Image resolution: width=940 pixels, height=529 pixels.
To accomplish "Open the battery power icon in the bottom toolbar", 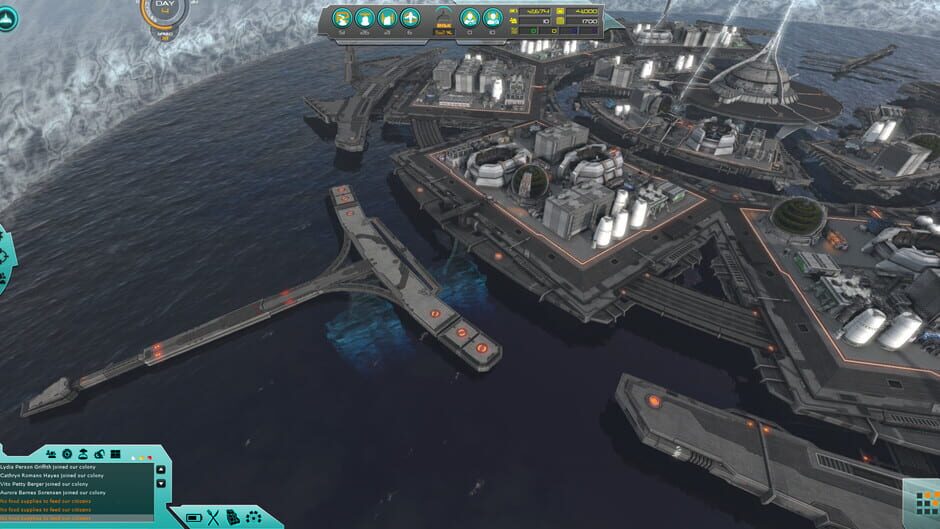I will tap(194, 517).
